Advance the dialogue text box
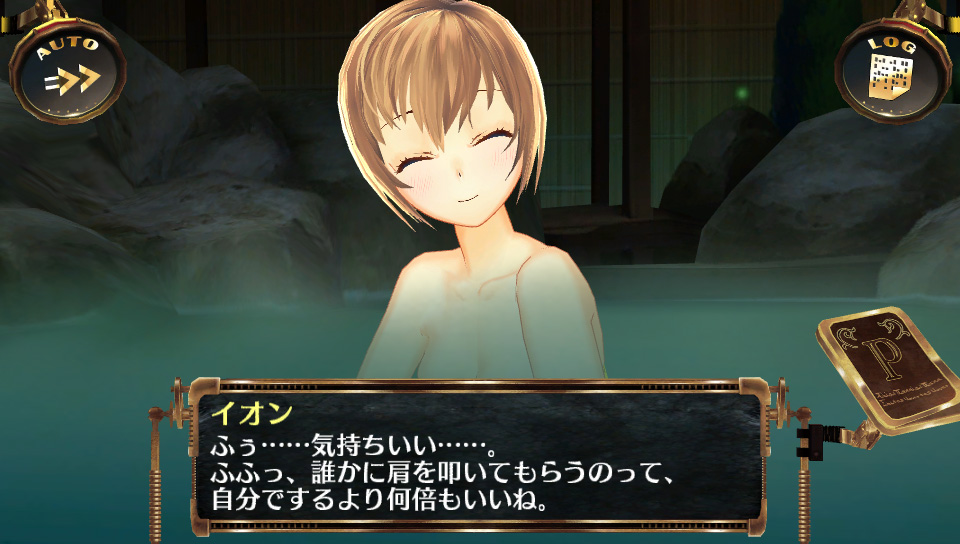This screenshot has width=960, height=544. (x=478, y=456)
